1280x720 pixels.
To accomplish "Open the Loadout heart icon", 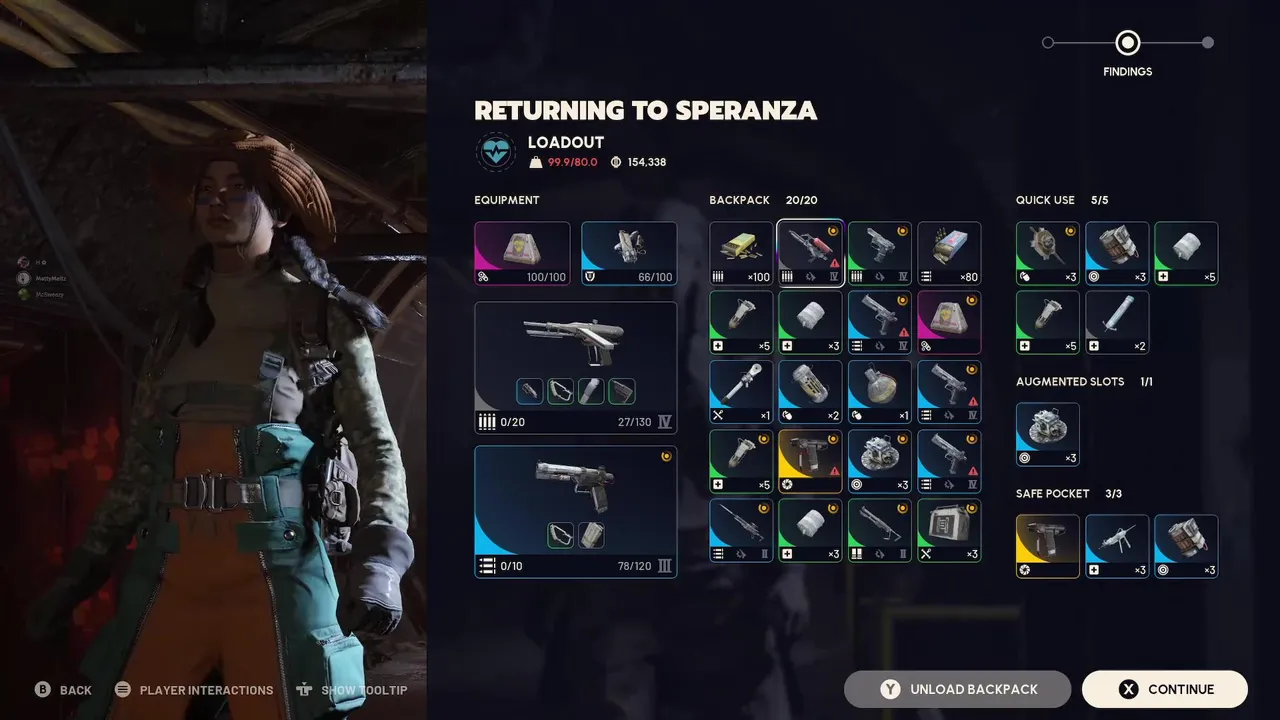I will (x=496, y=152).
